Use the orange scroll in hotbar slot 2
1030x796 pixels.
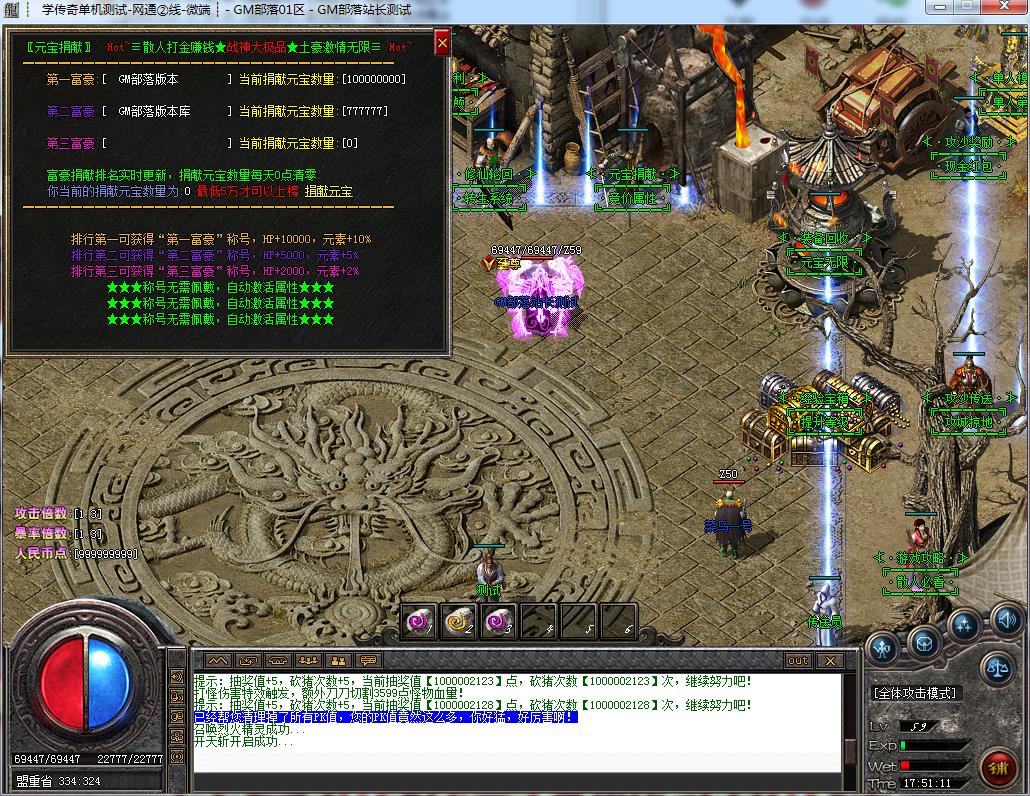[459, 621]
